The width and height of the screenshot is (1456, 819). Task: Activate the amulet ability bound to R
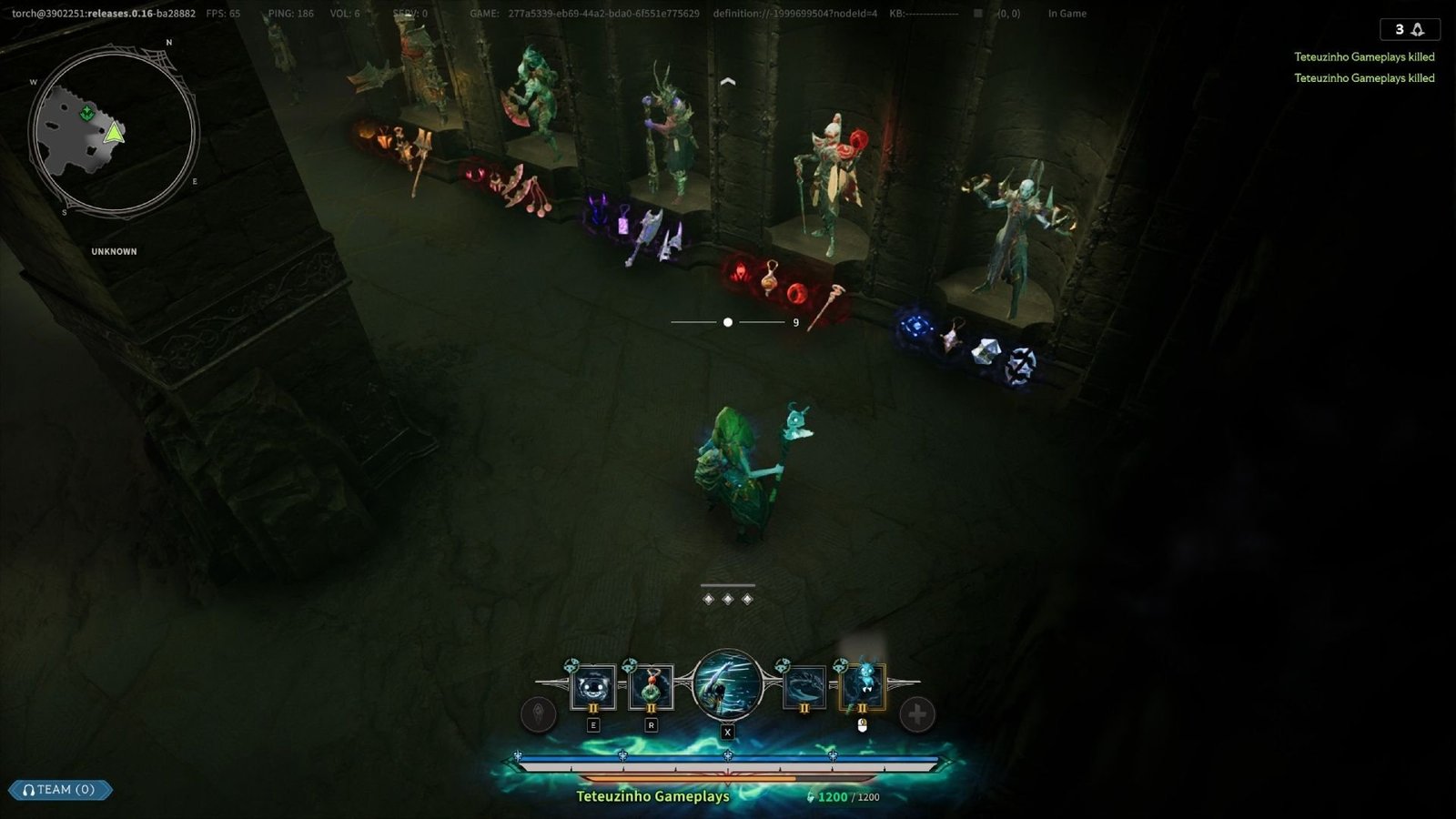point(652,685)
